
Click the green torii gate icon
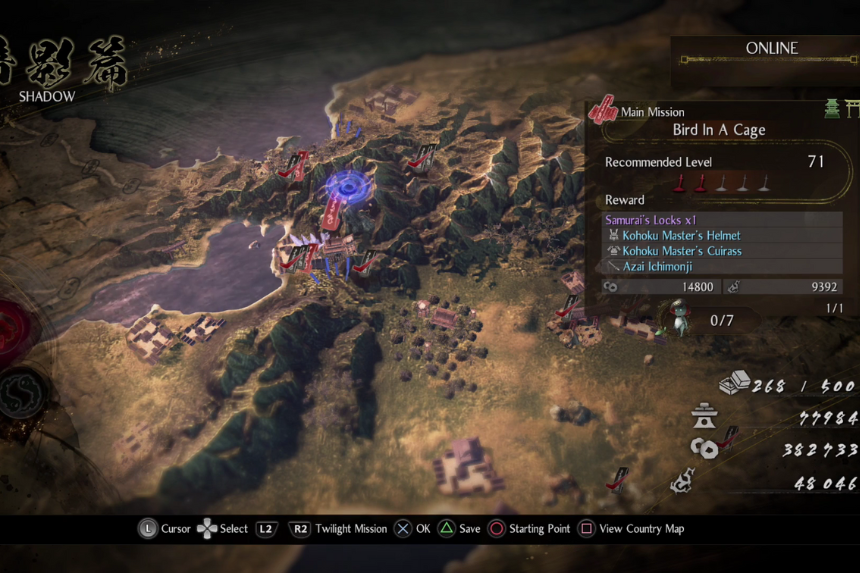click(x=843, y=109)
